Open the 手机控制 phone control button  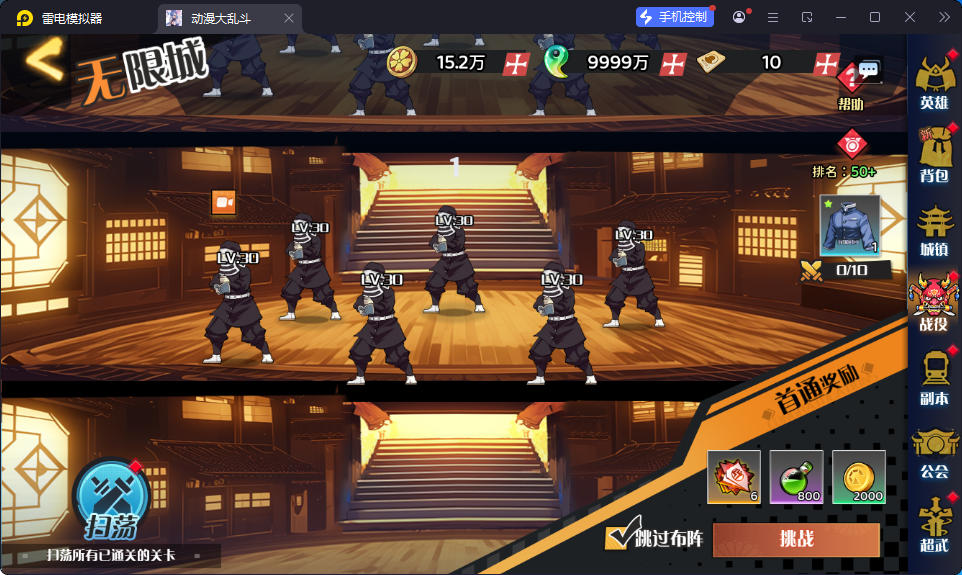675,17
